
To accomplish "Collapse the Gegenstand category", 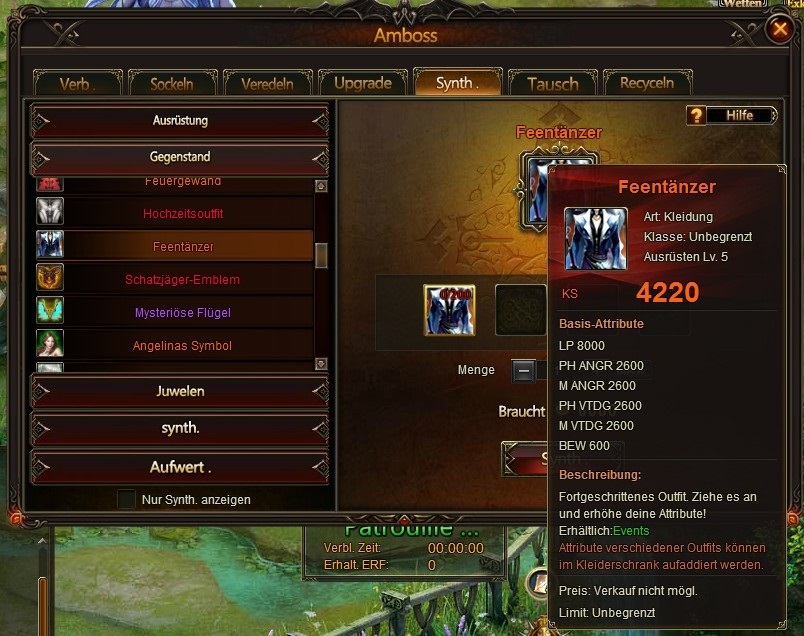I will [180, 157].
